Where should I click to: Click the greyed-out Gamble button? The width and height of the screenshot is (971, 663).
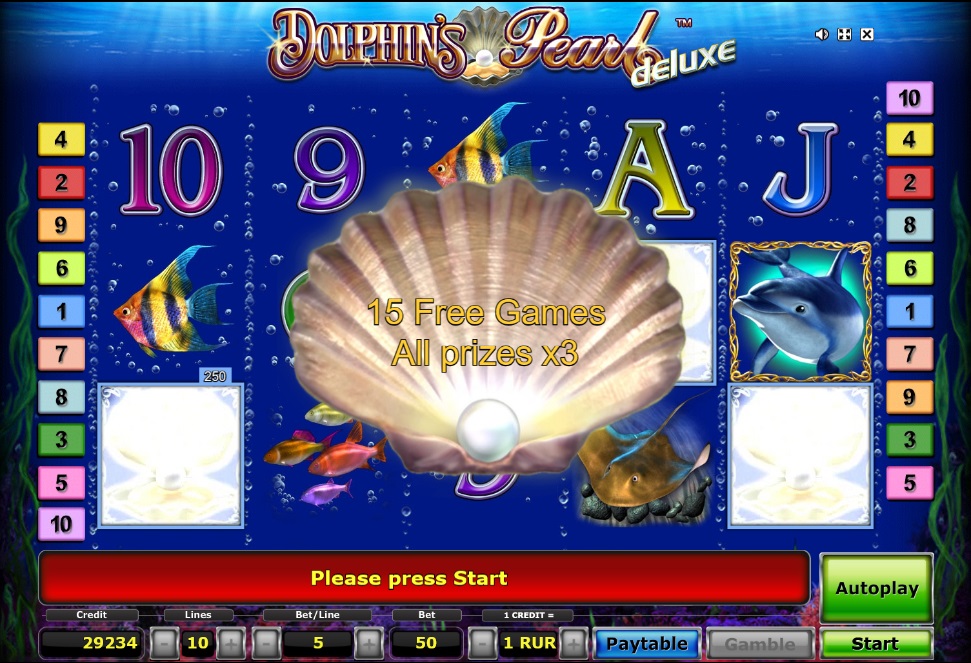(x=759, y=643)
